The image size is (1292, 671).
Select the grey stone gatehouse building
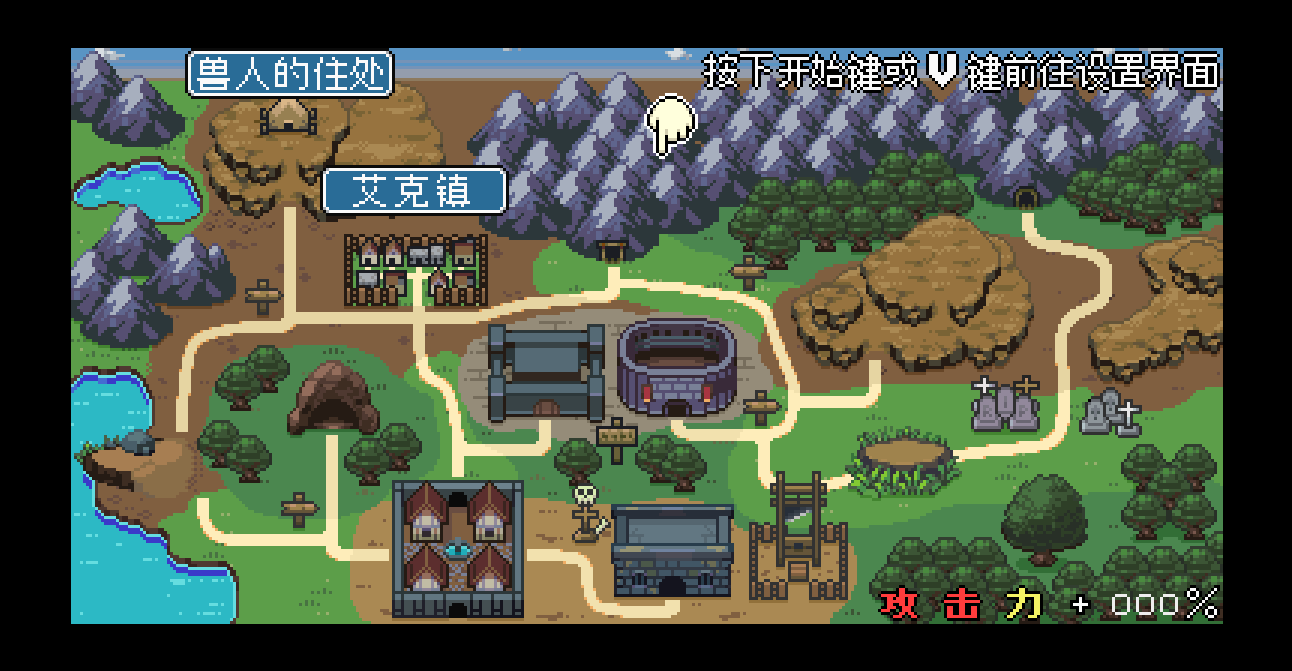pos(671,551)
